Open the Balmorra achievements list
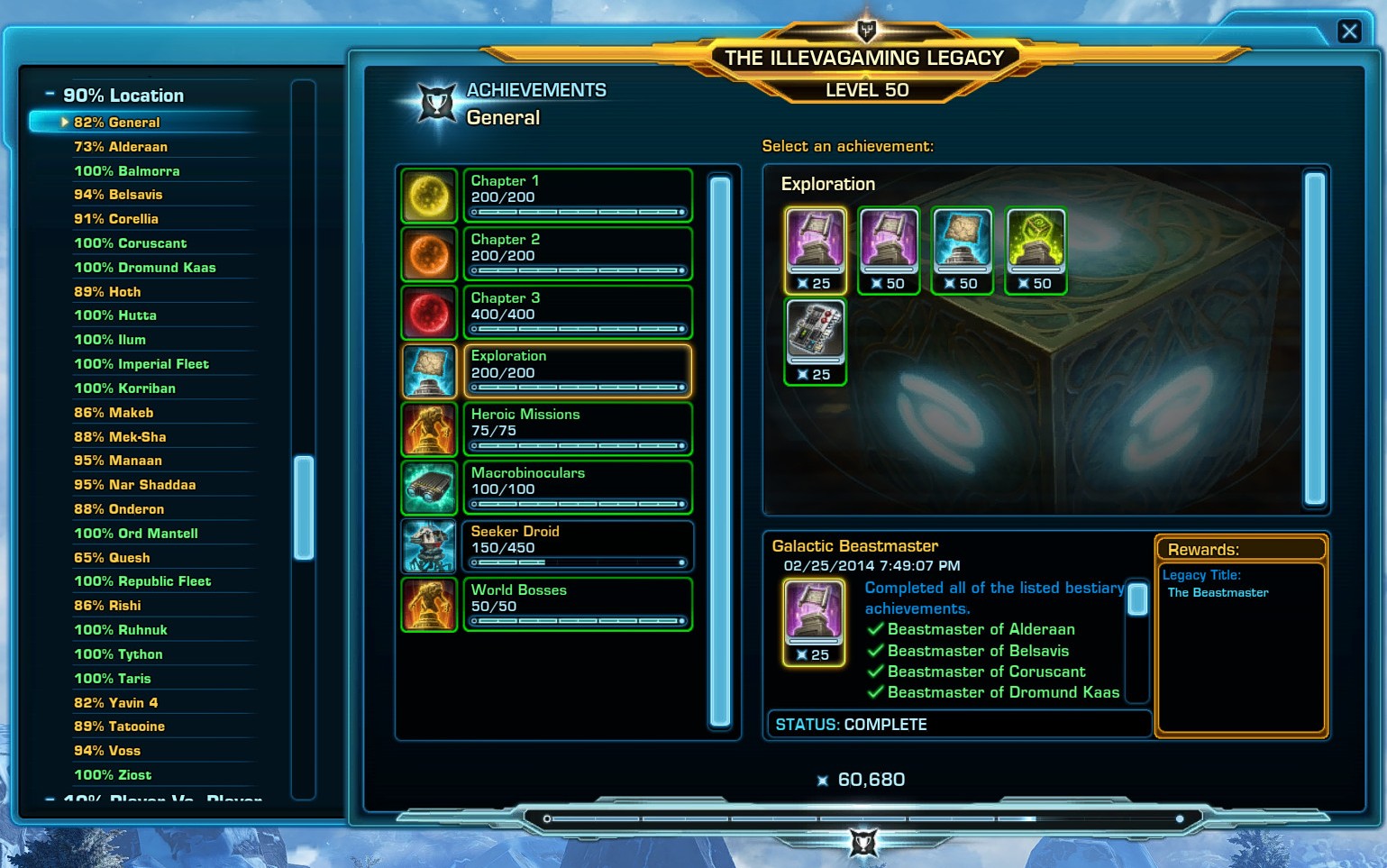This screenshot has height=868, width=1387. point(126,171)
